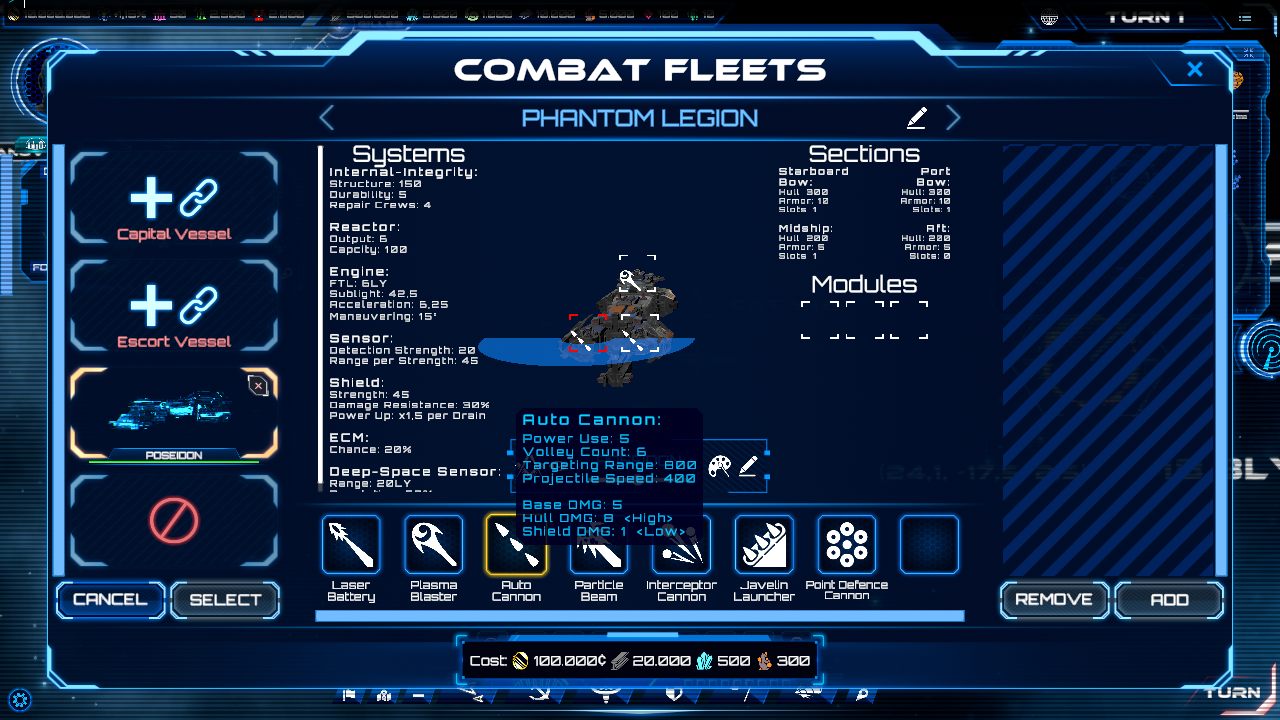Go to the previous fleet
Viewport: 1280px width, 720px height.
click(327, 118)
